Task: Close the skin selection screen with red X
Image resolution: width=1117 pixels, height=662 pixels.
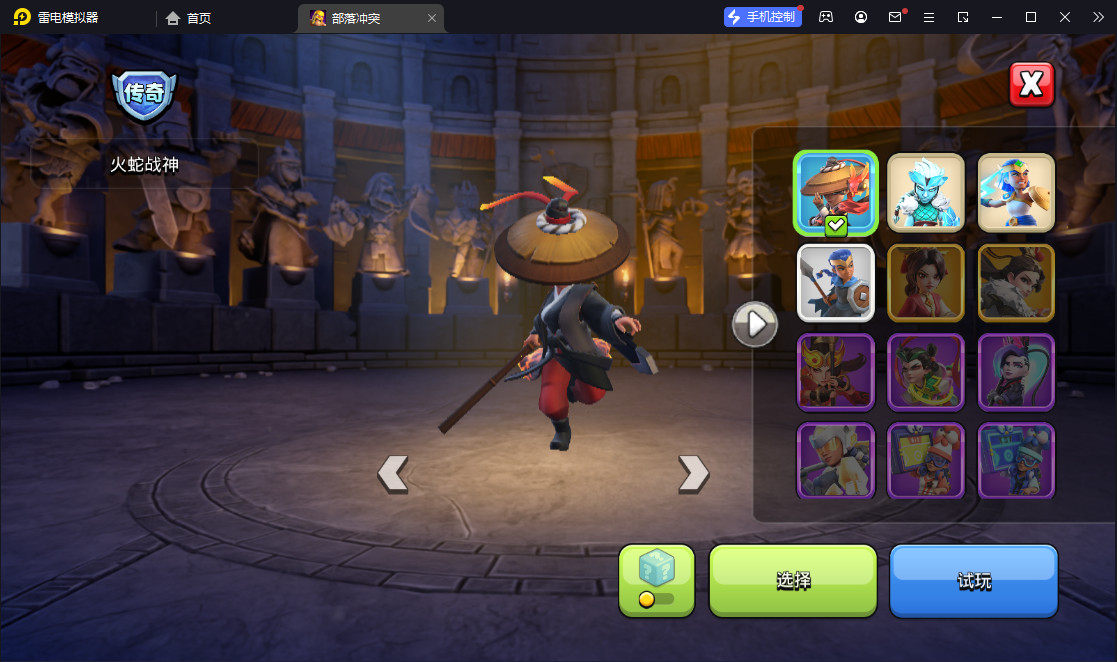Action: coord(1031,85)
